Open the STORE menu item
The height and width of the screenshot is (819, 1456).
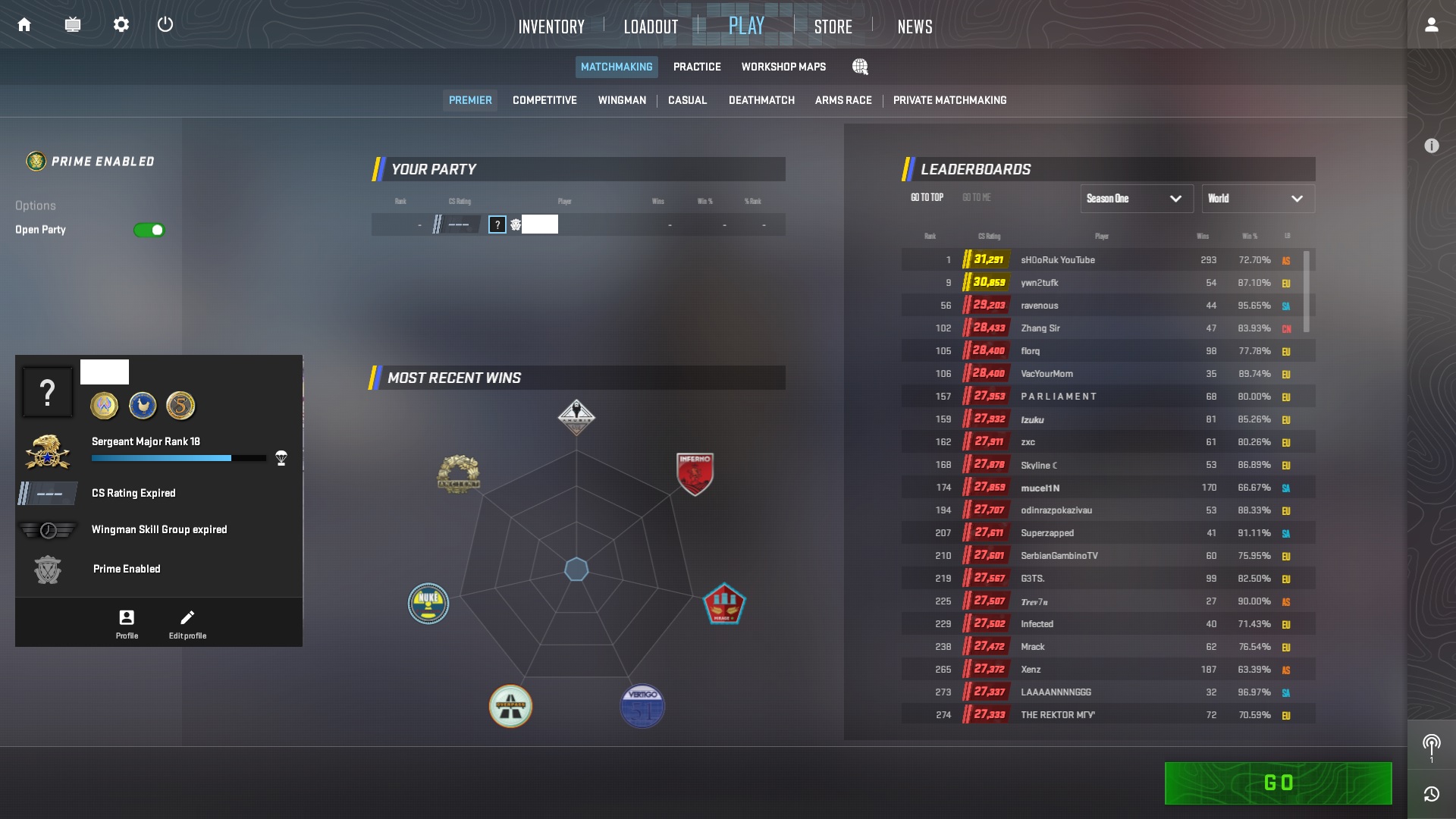point(832,26)
